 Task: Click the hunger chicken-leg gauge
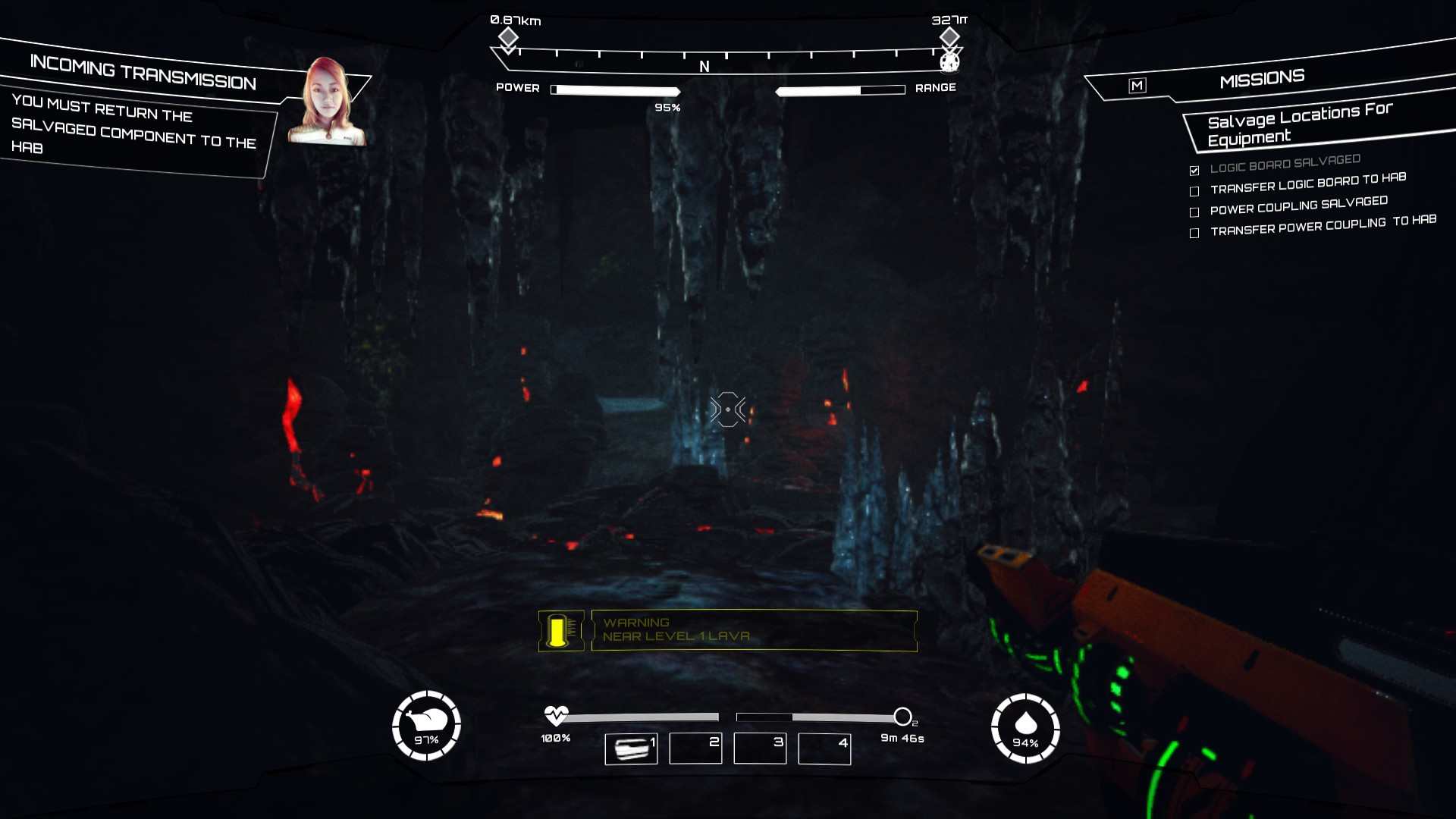coord(426,726)
